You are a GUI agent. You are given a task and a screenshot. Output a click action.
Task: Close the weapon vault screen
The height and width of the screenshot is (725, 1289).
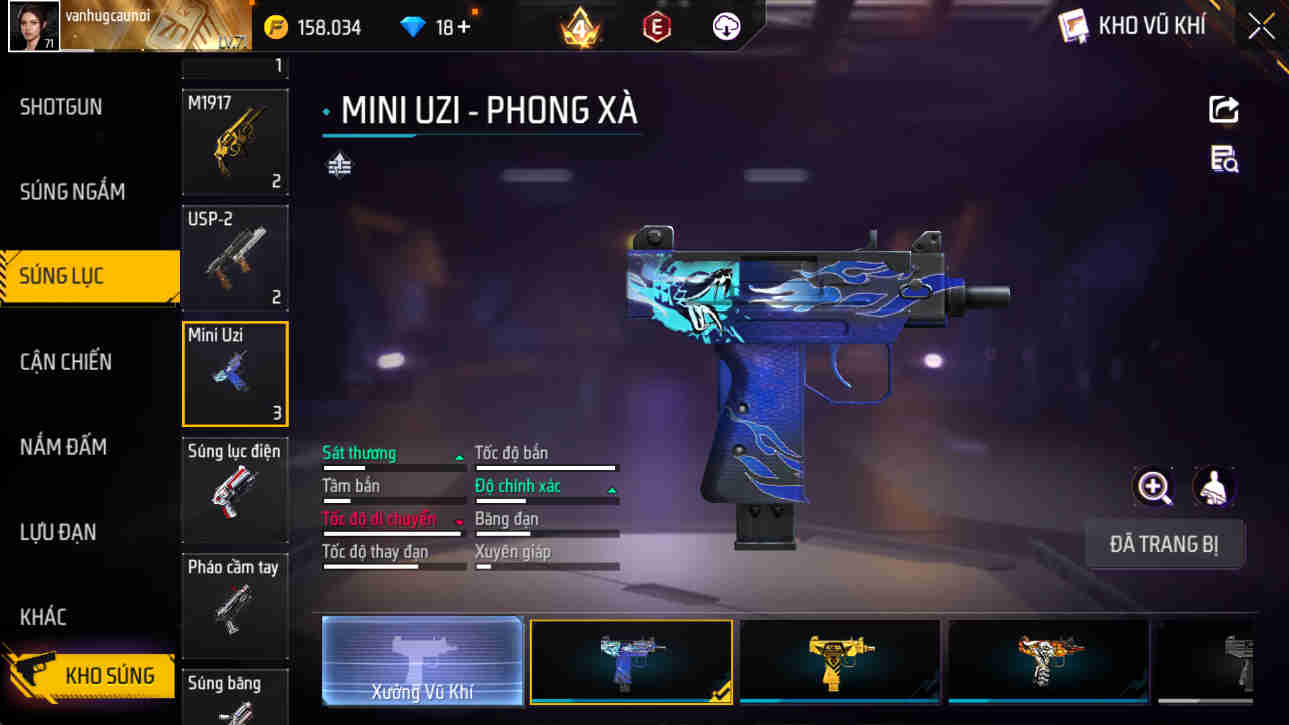[x=1261, y=26]
